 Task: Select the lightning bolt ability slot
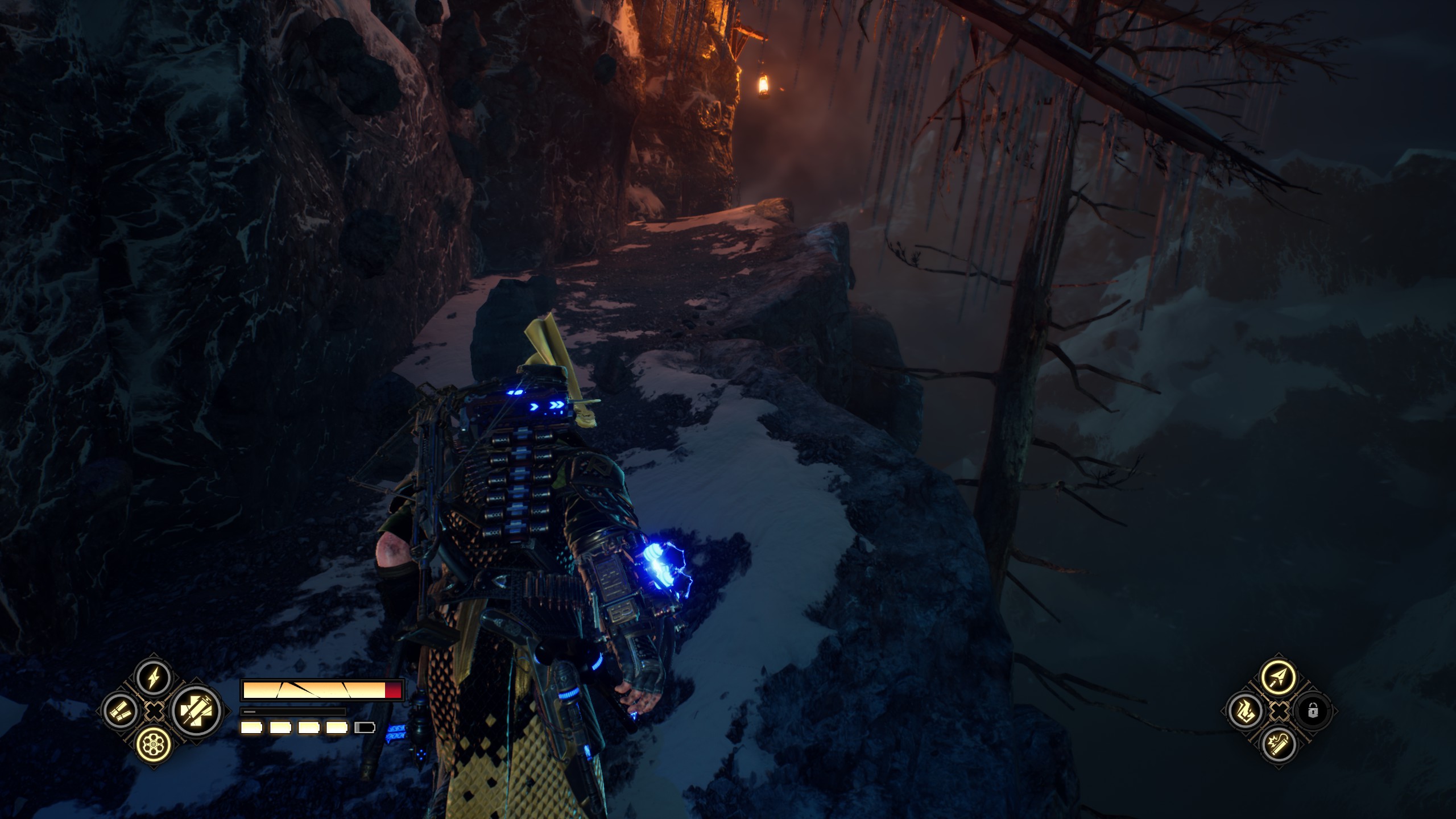point(154,678)
